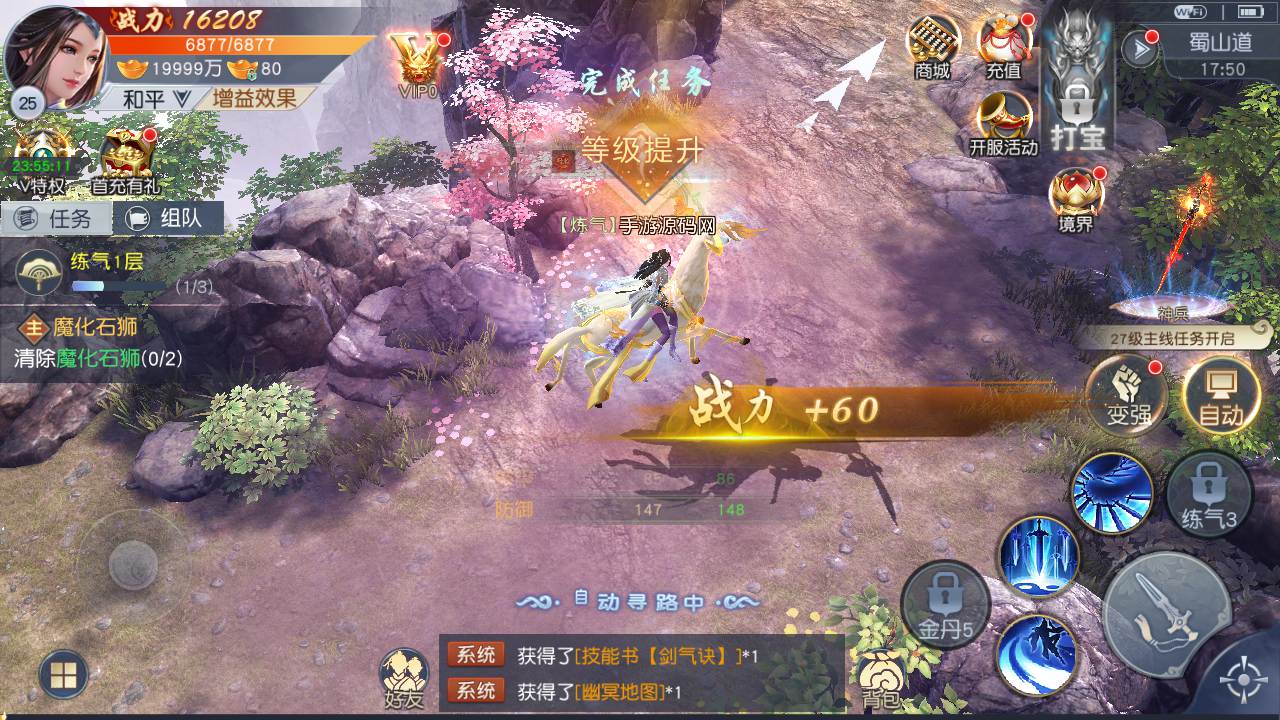Click the player character portrait
Image resolution: width=1280 pixels, height=720 pixels.
coord(55,55)
